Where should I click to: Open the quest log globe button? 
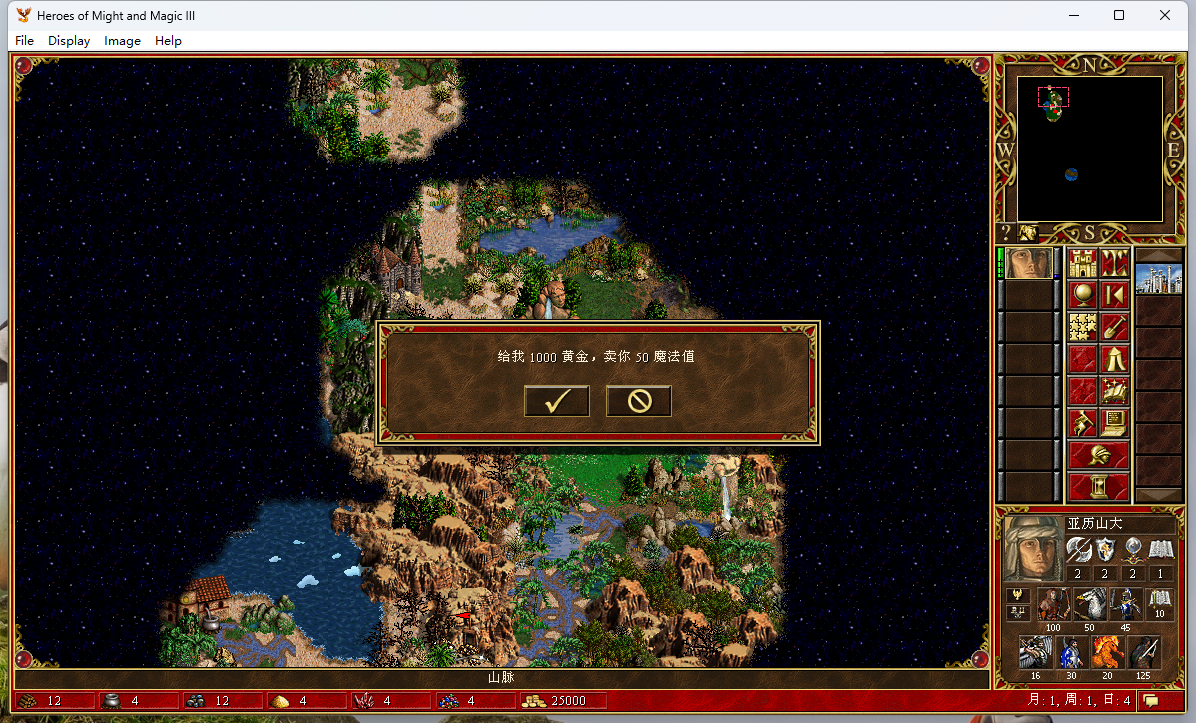pyautogui.click(x=1083, y=295)
